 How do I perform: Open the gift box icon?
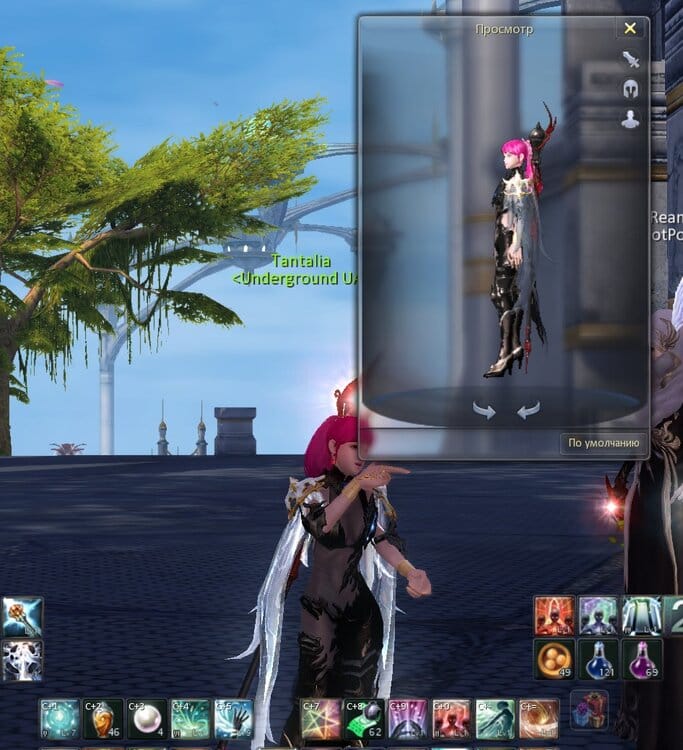(588, 711)
